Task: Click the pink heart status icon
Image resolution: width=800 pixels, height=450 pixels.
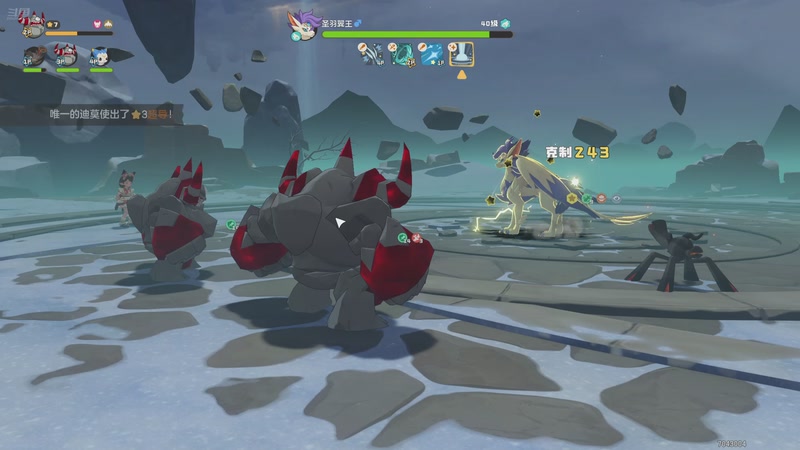Action: tap(97, 23)
